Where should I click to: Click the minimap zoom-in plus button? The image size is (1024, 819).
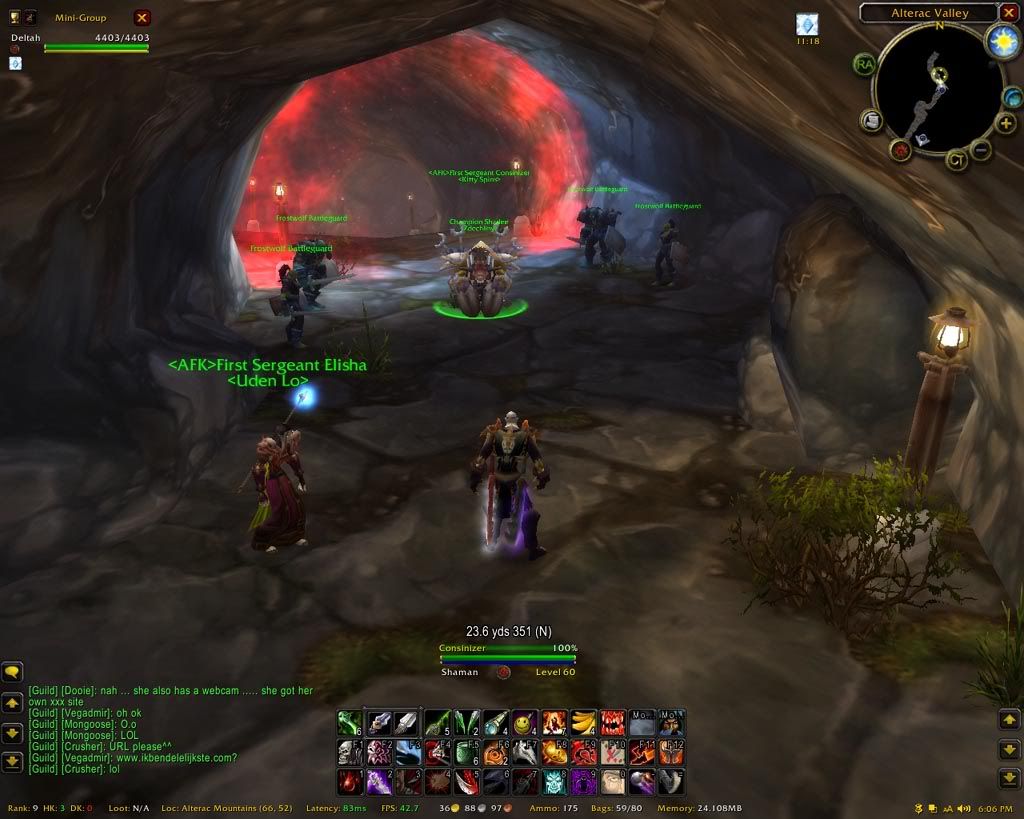tap(1006, 124)
